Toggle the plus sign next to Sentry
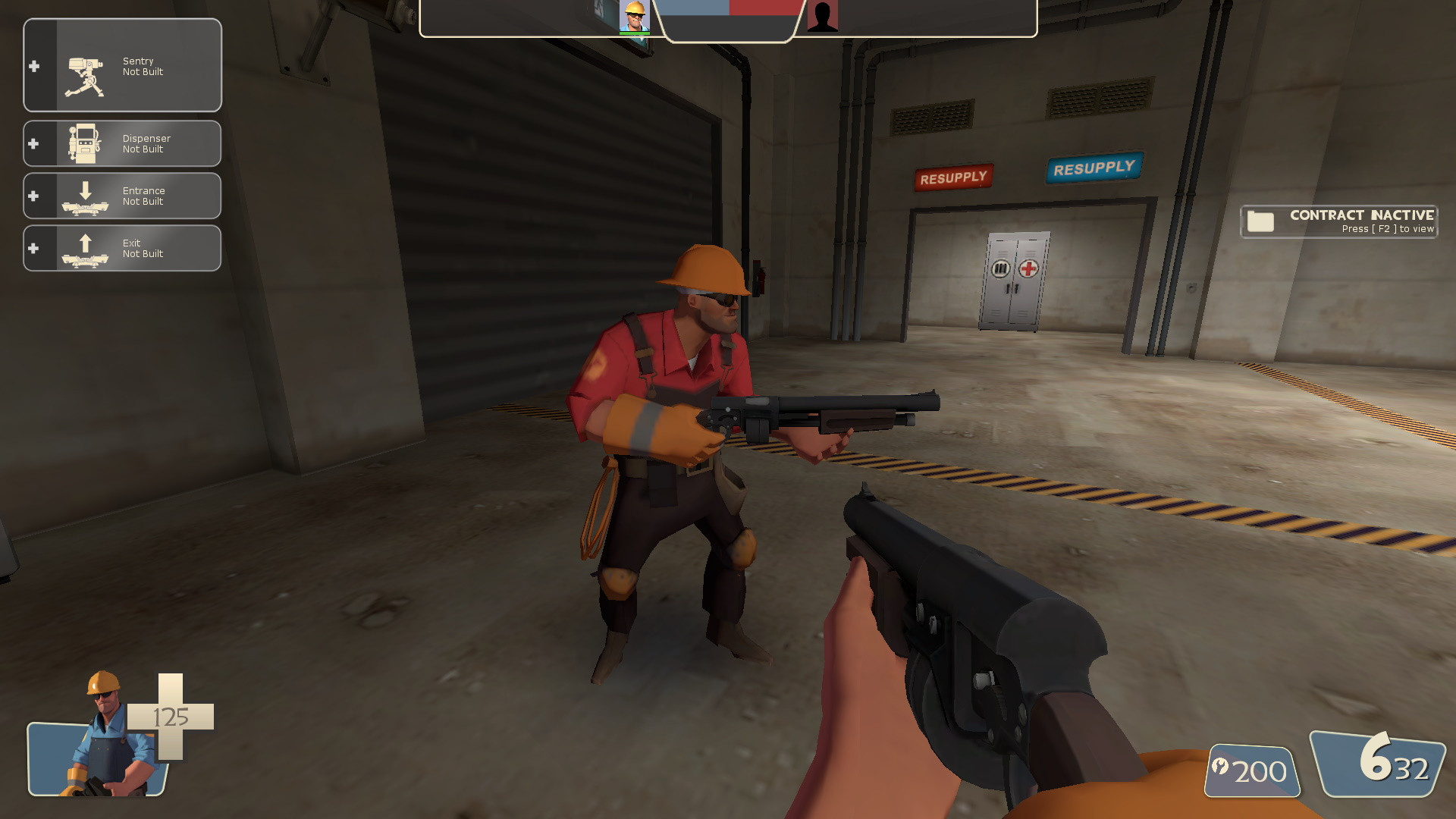The image size is (1456, 819). (33, 65)
